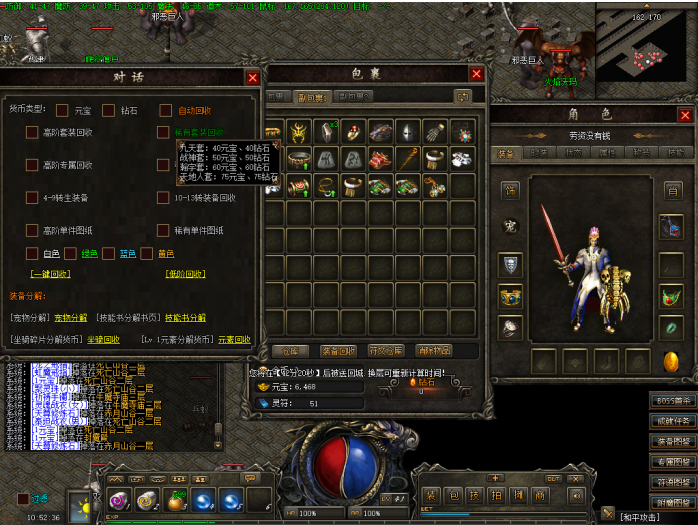Click the 装备回收 button in the bag
The width and height of the screenshot is (698, 525).
338,351
